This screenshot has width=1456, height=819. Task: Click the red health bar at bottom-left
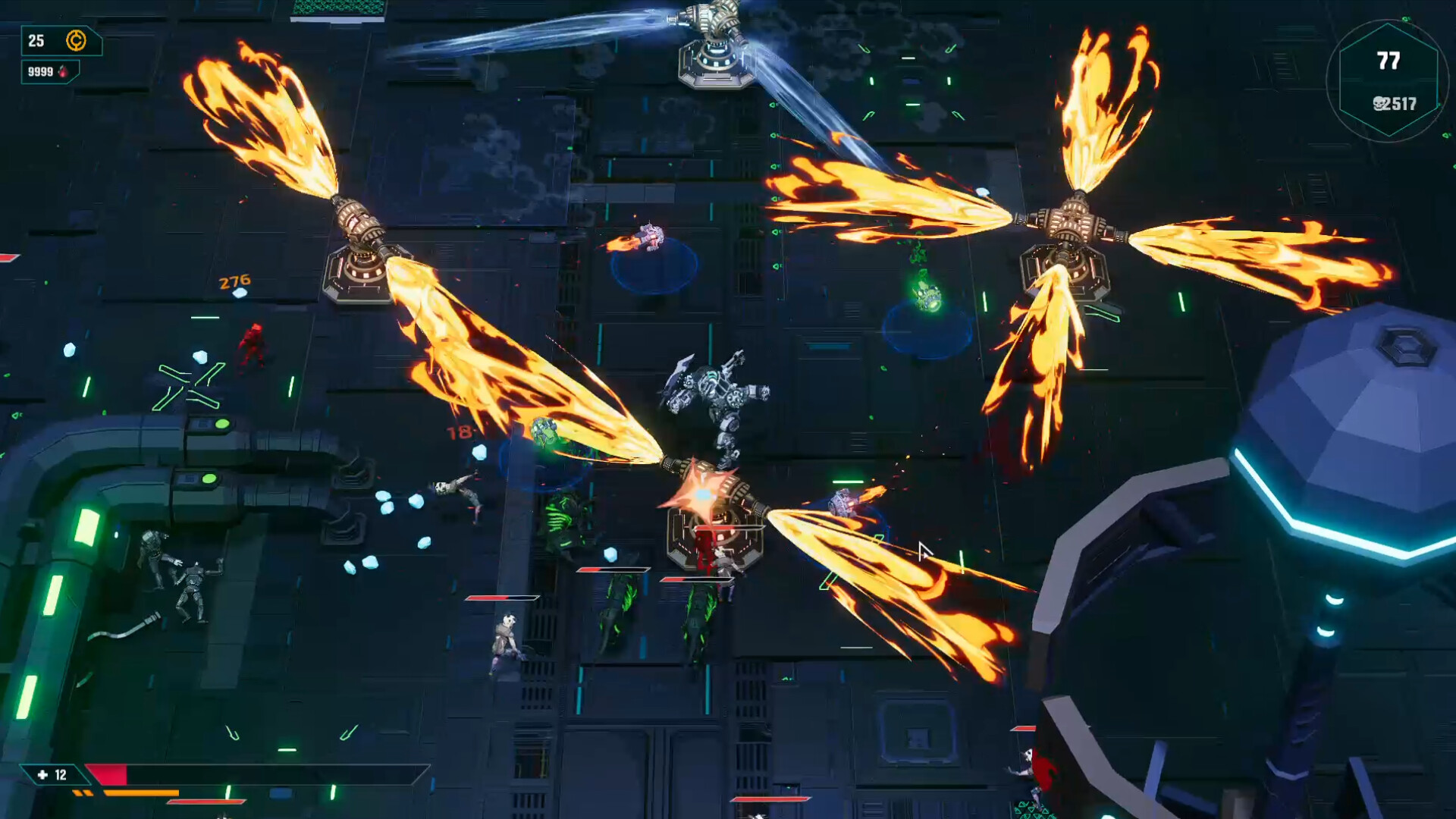click(106, 776)
